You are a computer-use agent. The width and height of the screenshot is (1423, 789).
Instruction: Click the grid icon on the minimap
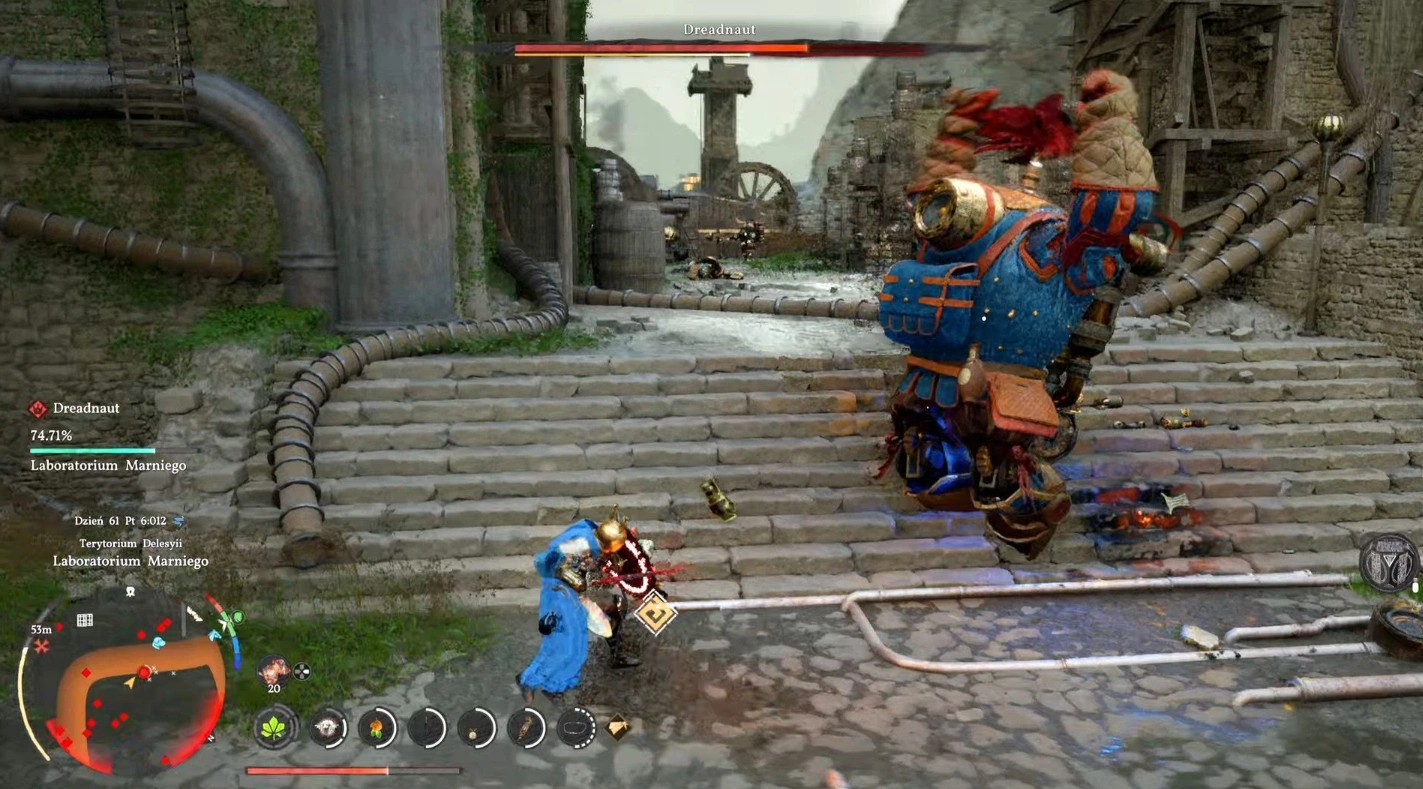pos(85,620)
